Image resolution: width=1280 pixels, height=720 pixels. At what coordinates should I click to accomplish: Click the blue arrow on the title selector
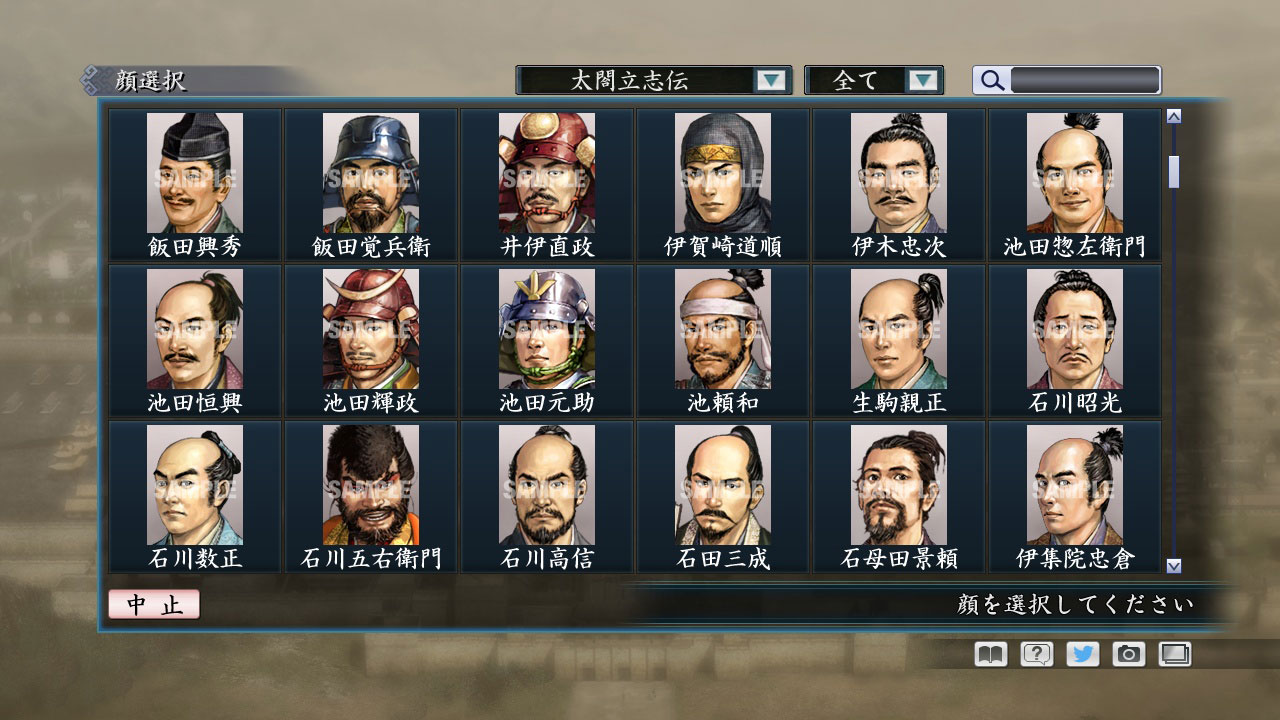click(770, 80)
